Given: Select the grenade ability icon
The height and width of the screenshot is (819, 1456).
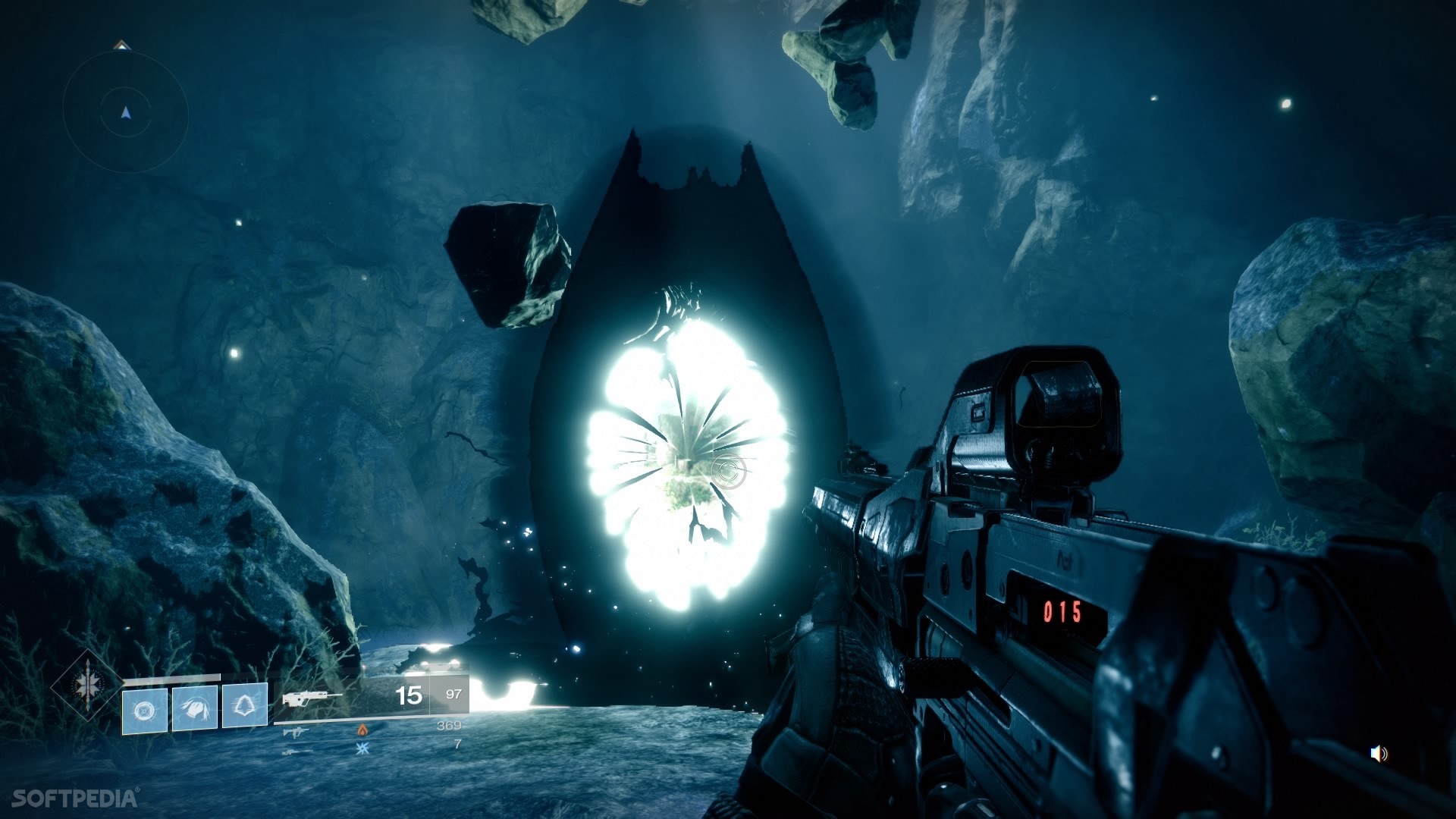Looking at the screenshot, I should pyautogui.click(x=144, y=709).
